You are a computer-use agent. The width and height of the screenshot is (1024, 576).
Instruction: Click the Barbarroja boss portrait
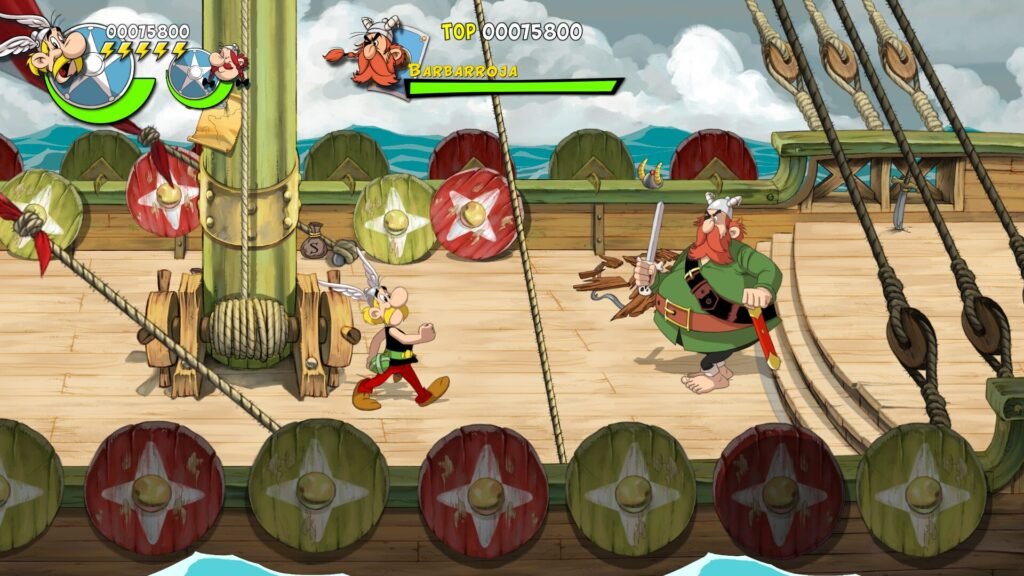tap(372, 55)
